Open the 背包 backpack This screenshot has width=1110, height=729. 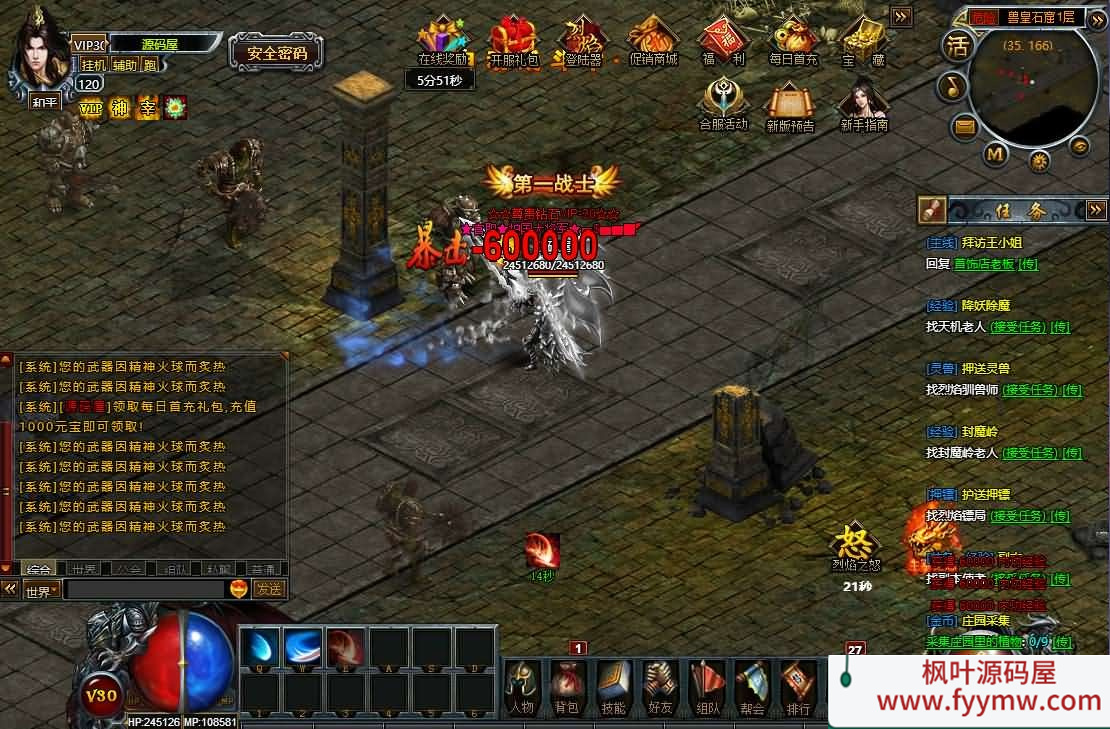(x=567, y=686)
